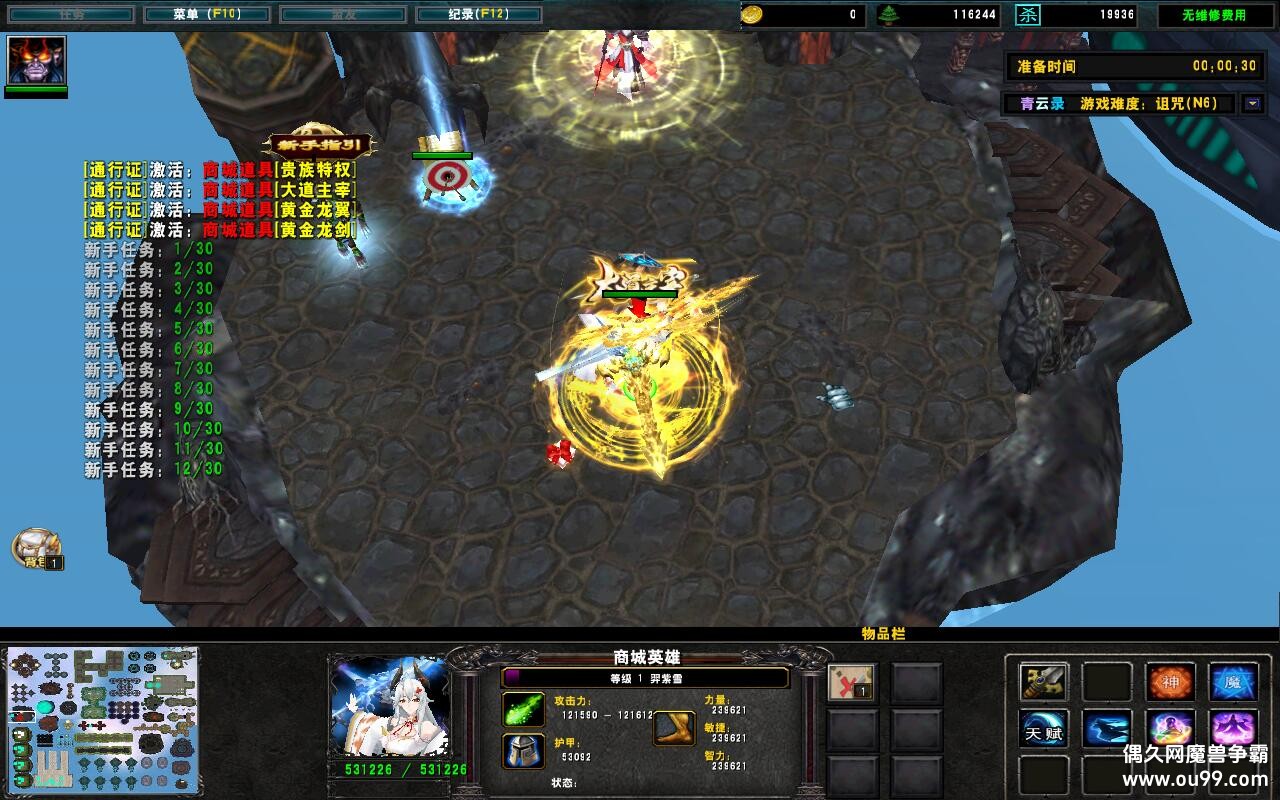Open the 菜单 (F10) menu

click(x=206, y=15)
